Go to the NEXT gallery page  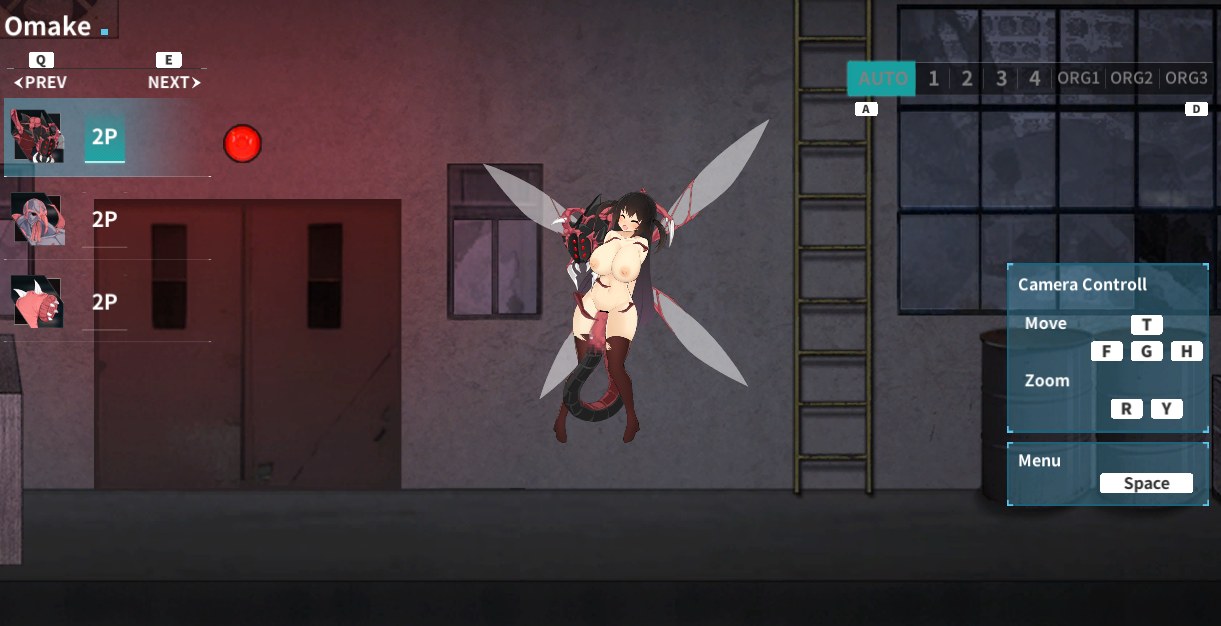point(173,83)
